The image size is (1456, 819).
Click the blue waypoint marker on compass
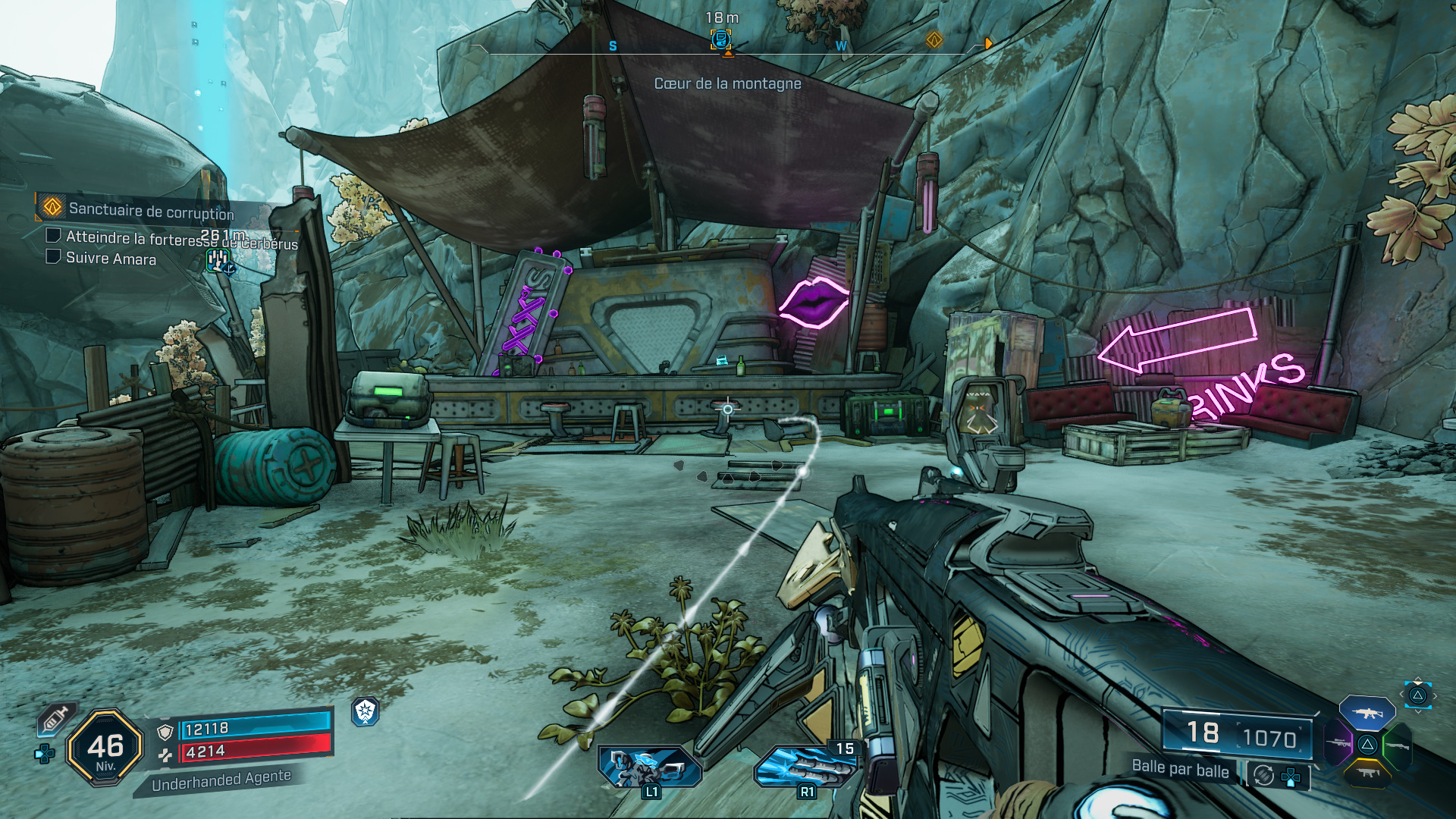point(720,39)
